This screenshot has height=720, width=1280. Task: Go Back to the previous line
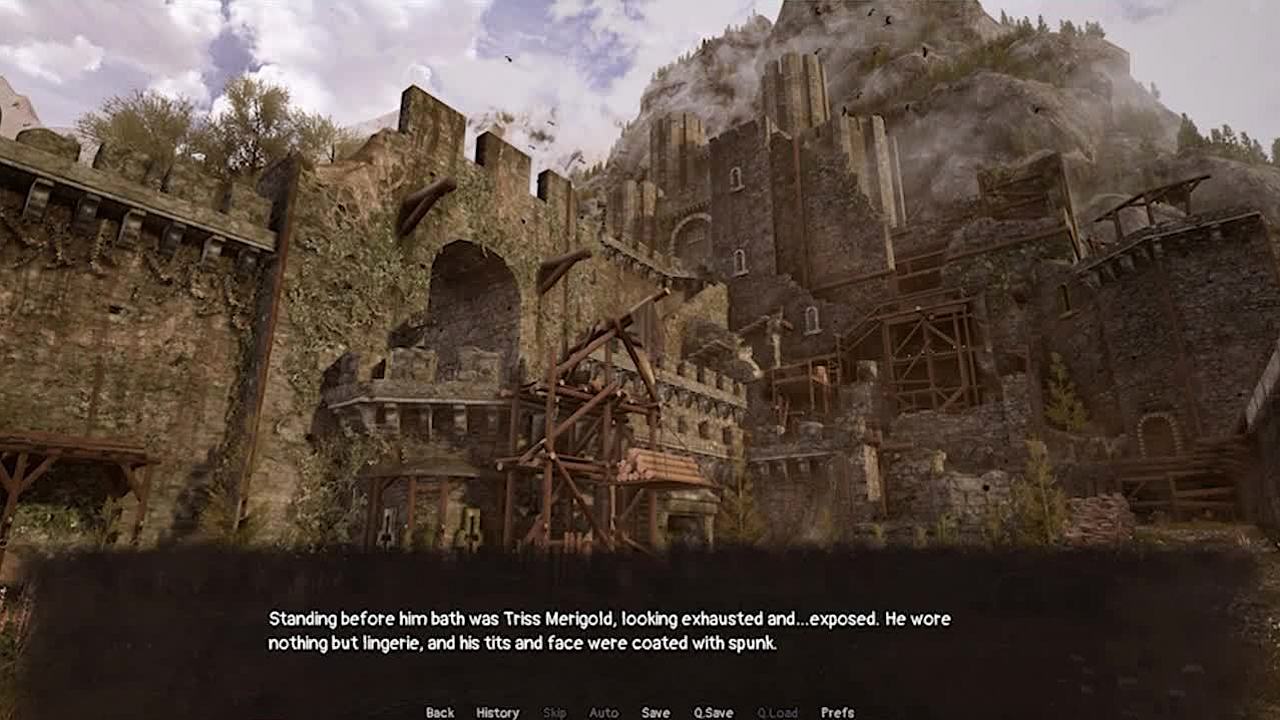tap(440, 712)
